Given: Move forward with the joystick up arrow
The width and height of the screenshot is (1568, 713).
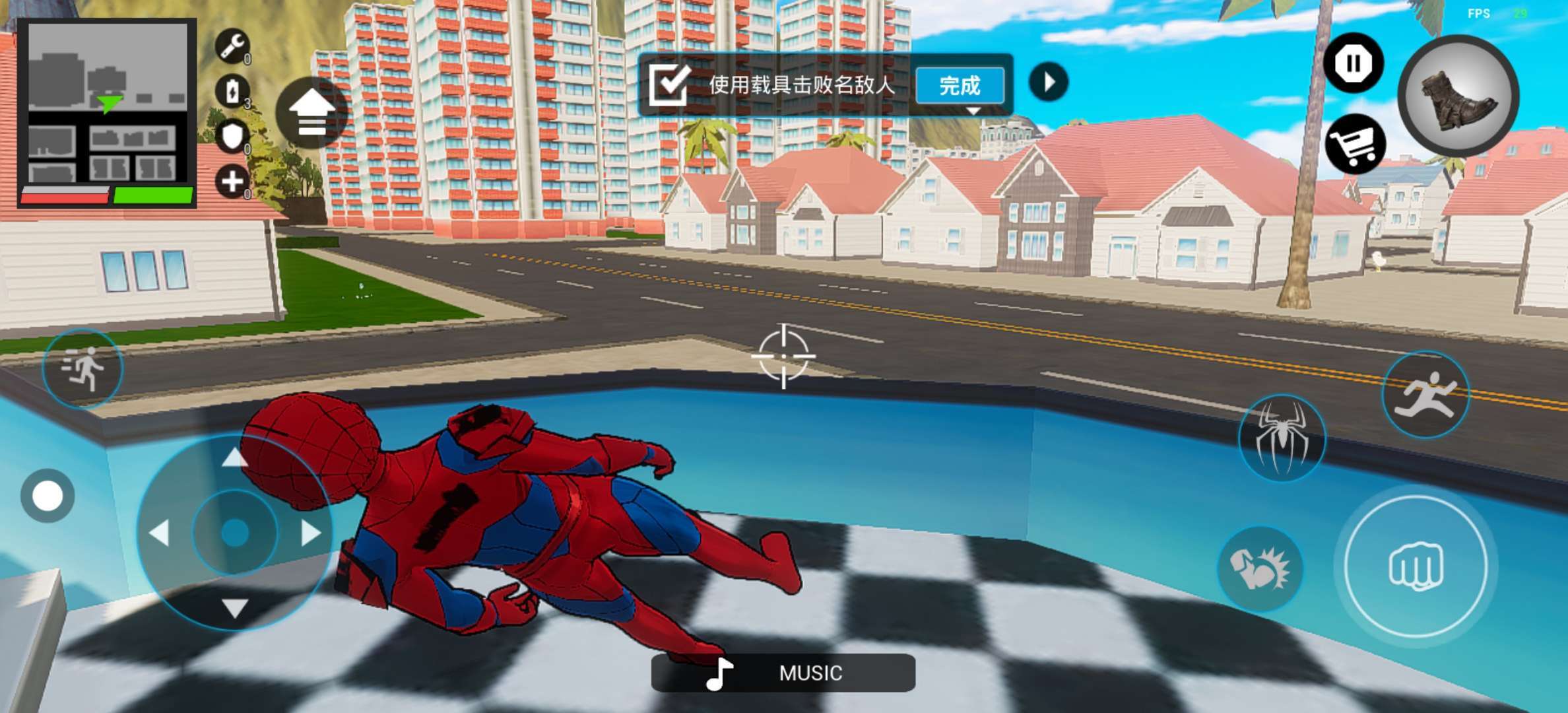Looking at the screenshot, I should (x=234, y=457).
